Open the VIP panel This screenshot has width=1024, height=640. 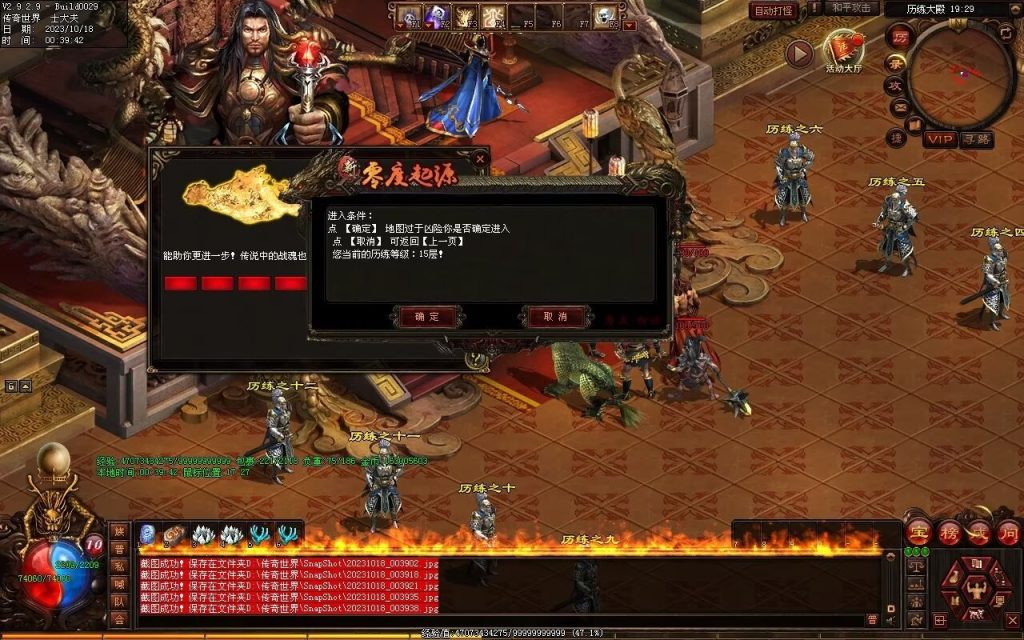click(x=939, y=139)
